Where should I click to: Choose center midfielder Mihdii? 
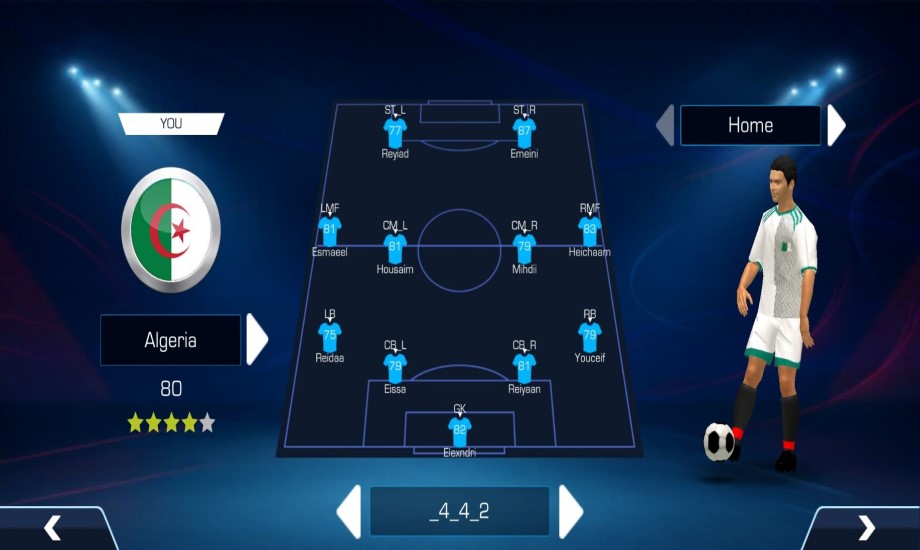[524, 248]
